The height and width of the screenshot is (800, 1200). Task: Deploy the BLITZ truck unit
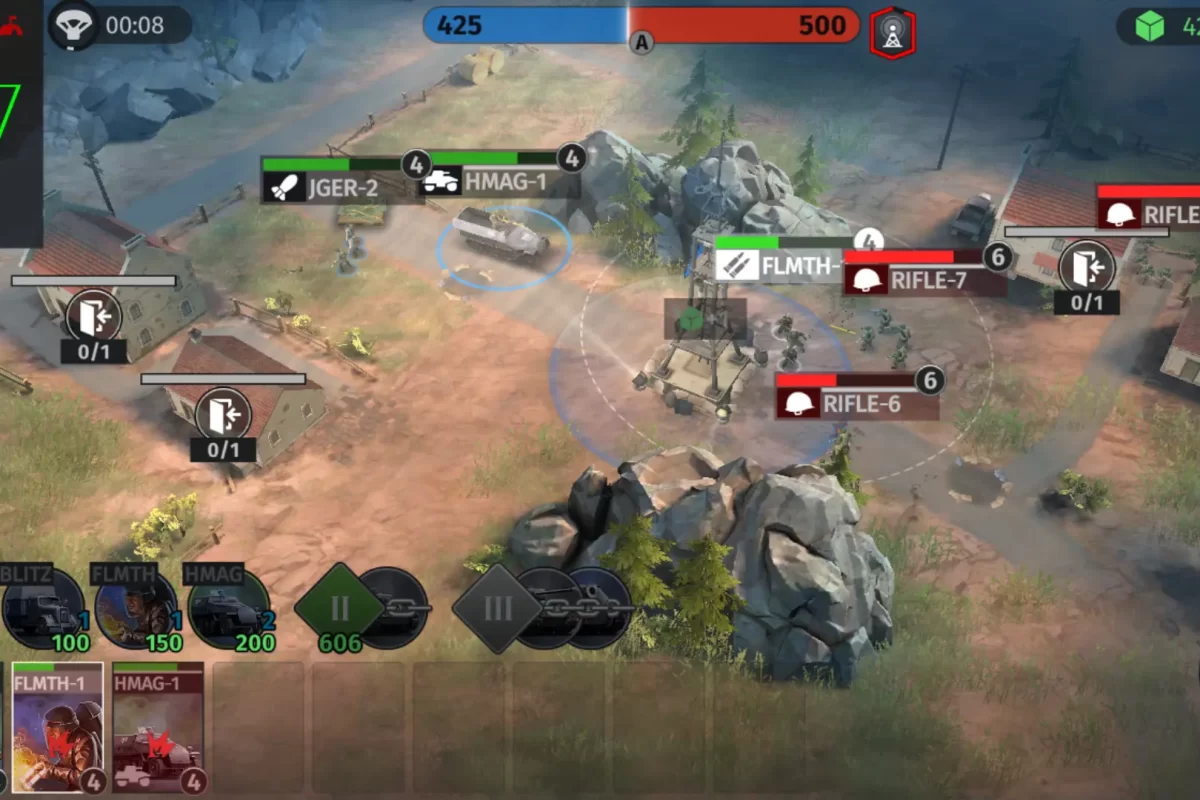click(x=42, y=608)
